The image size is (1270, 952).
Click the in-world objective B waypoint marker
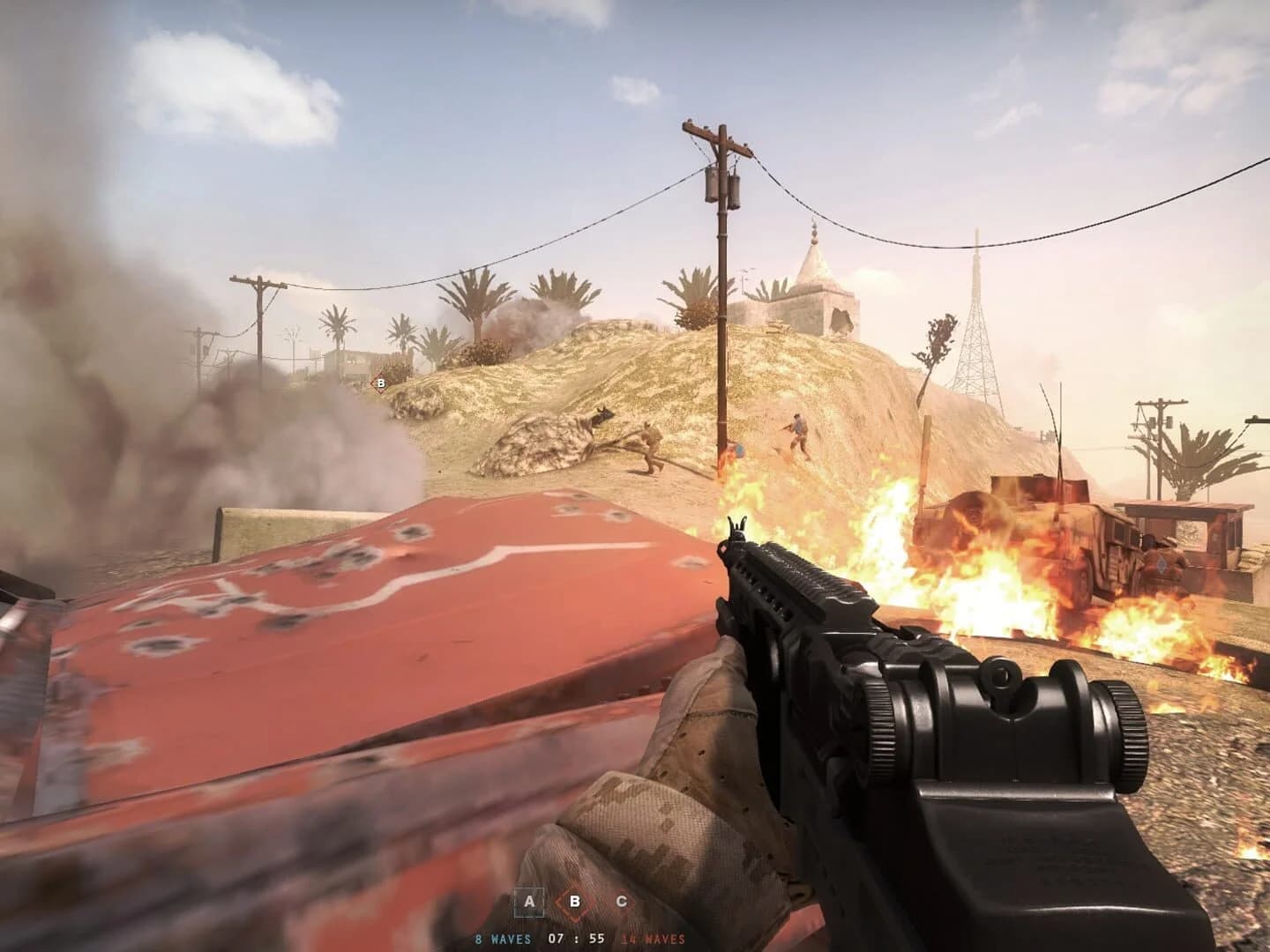coord(380,383)
